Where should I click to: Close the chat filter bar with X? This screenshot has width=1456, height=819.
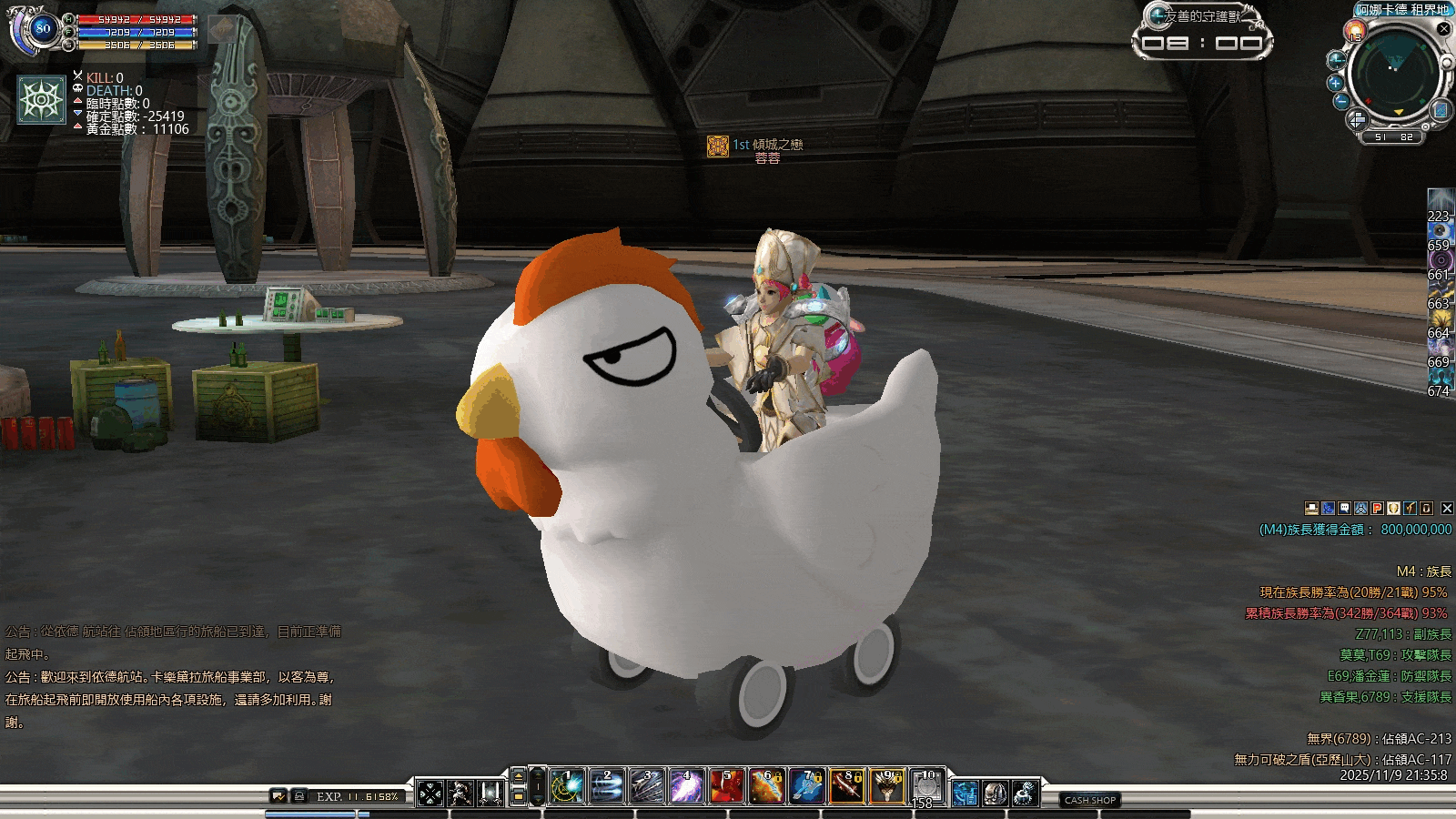point(1447,509)
